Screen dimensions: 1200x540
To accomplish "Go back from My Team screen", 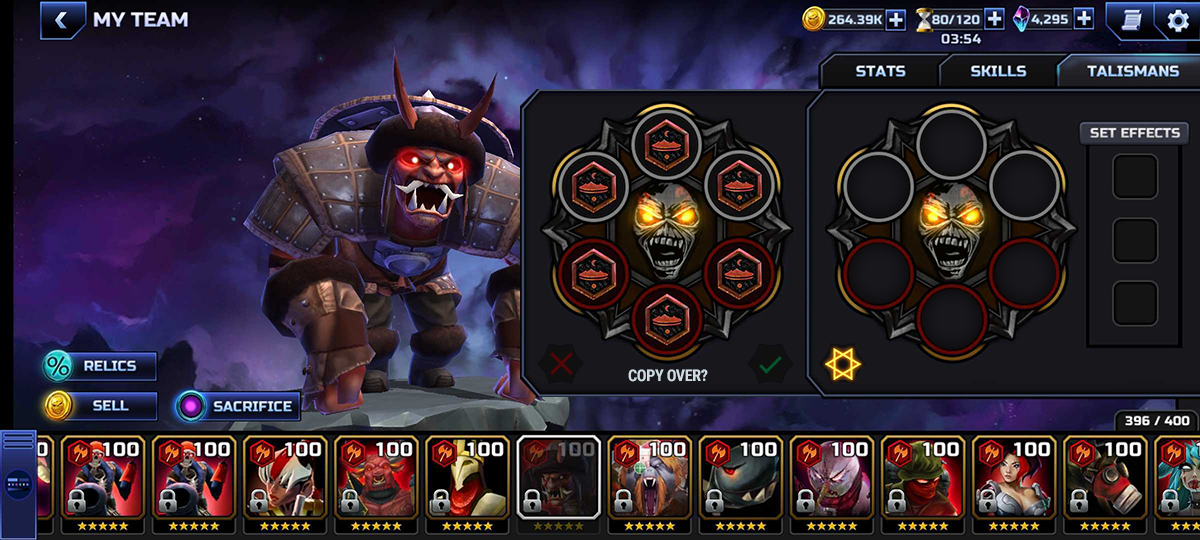I will pos(62,20).
